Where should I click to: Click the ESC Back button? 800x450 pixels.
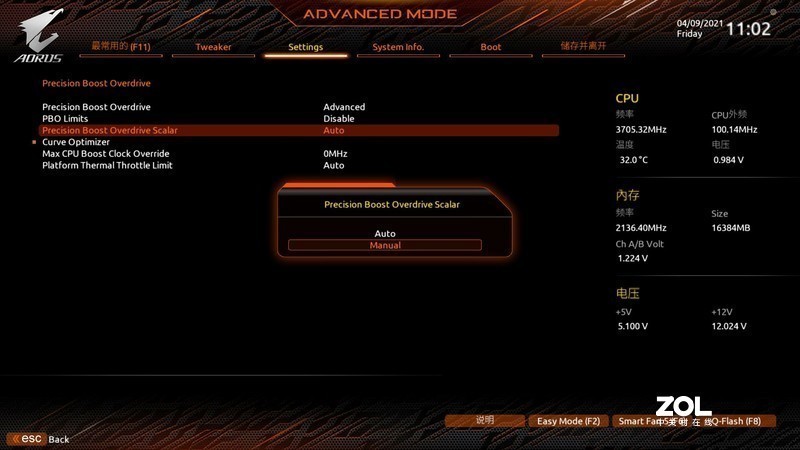(40, 439)
